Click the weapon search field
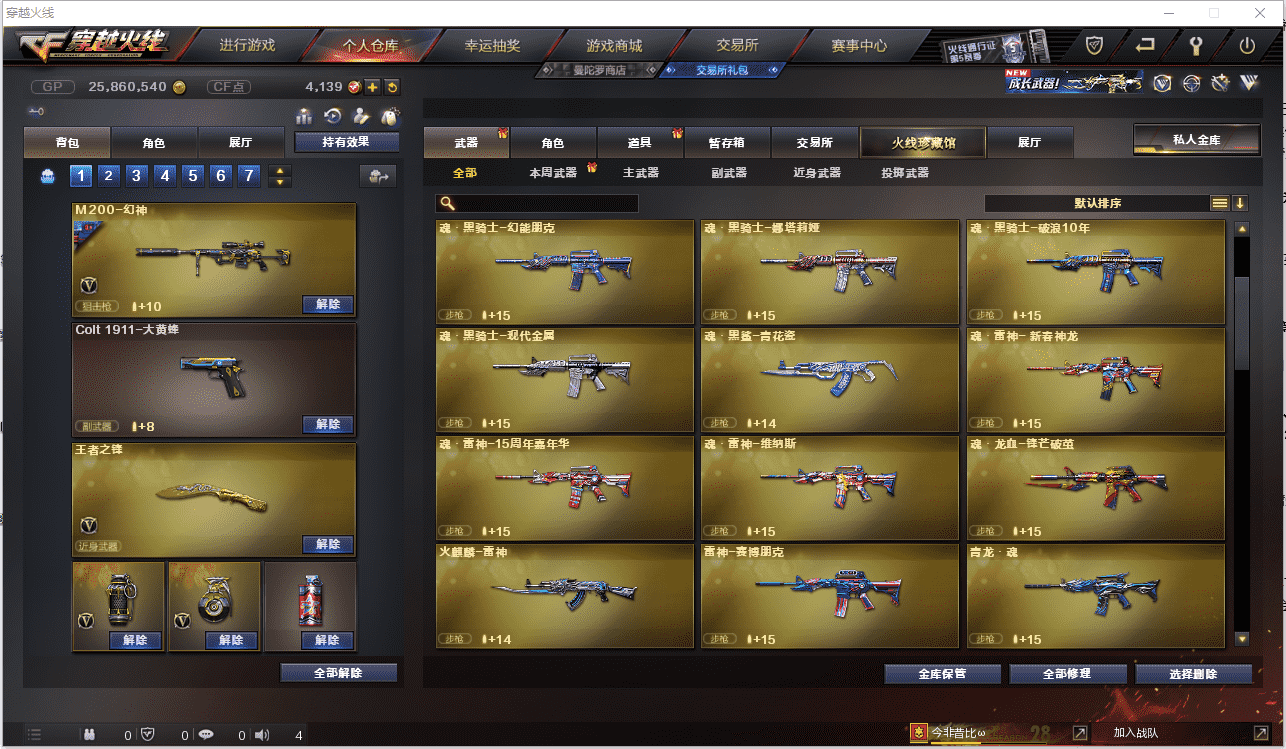 tap(545, 204)
